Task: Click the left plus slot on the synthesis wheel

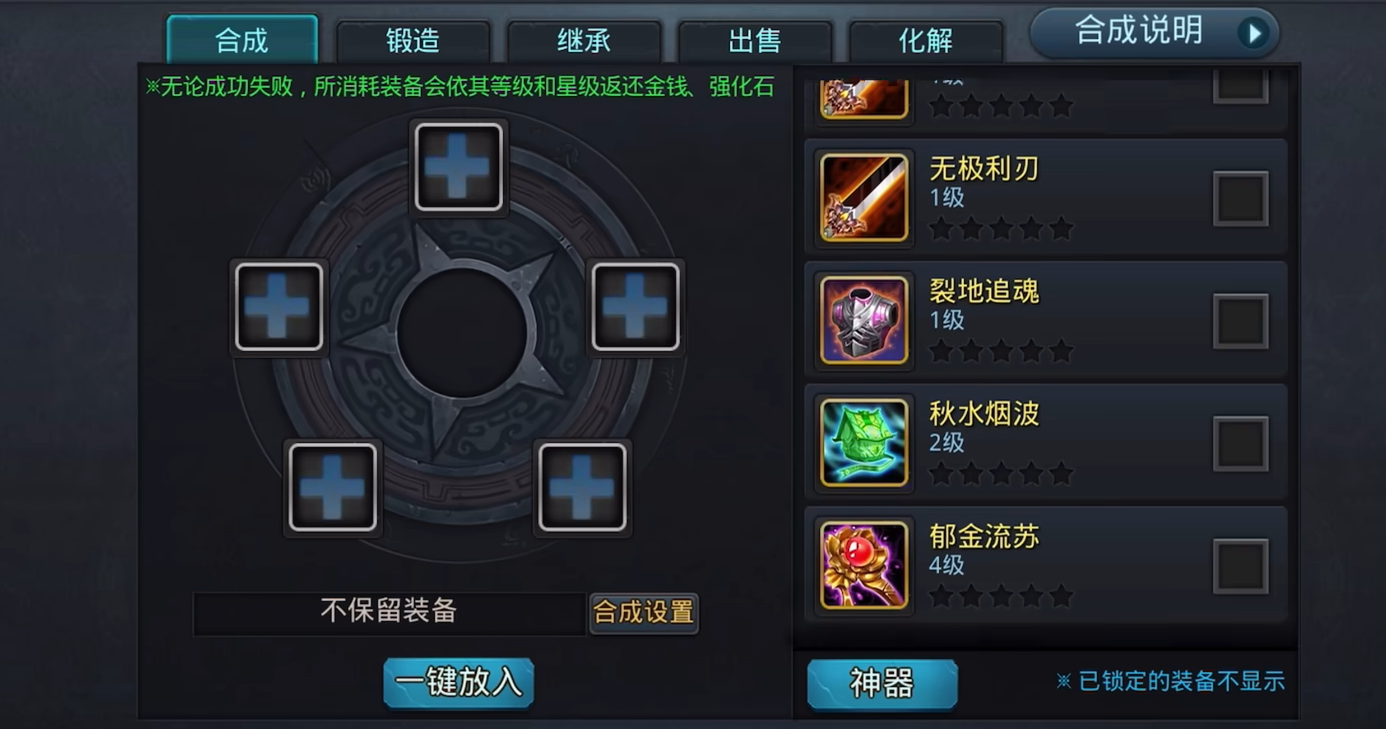Action: pyautogui.click(x=279, y=306)
